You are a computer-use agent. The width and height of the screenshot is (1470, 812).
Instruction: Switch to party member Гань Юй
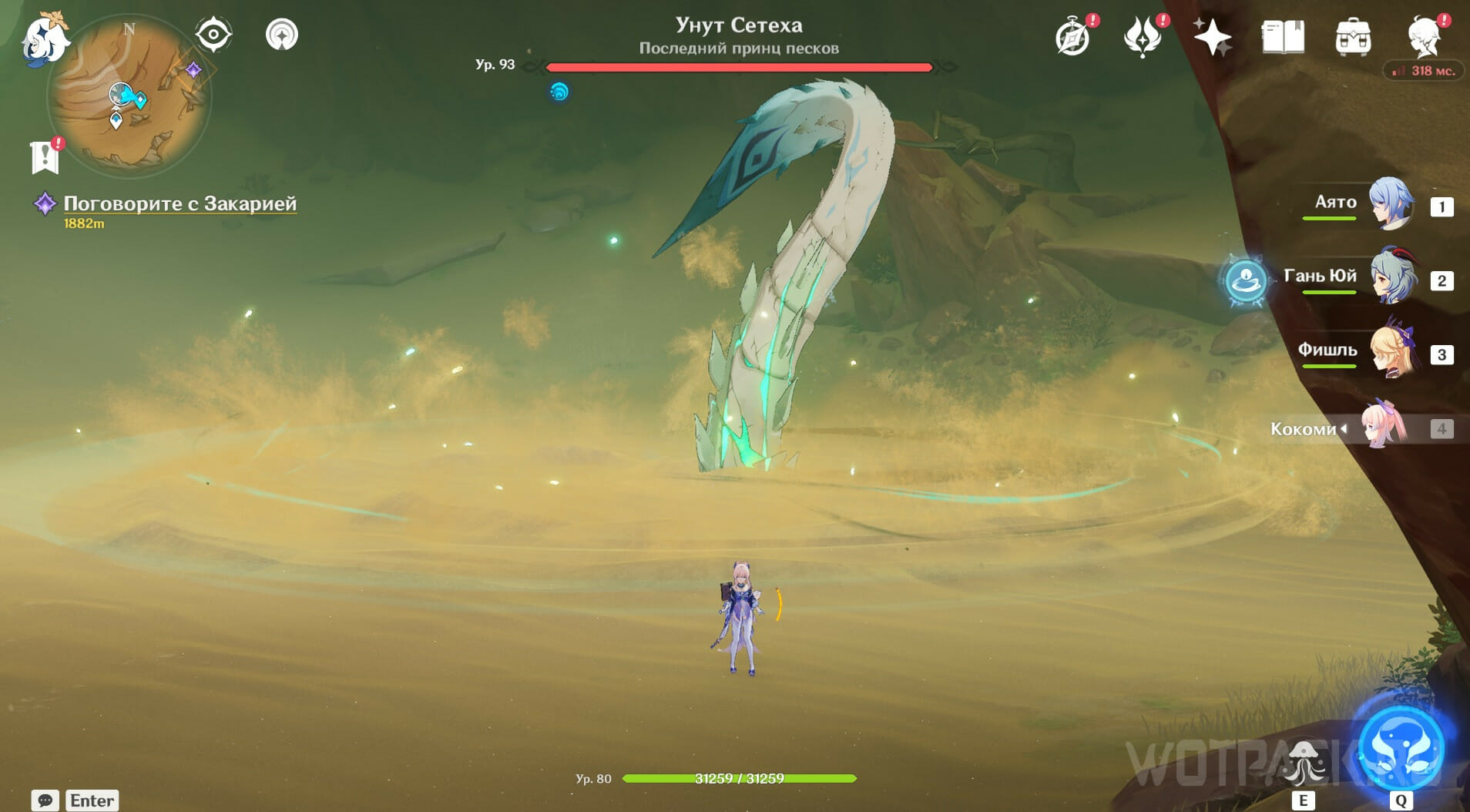pos(1392,278)
